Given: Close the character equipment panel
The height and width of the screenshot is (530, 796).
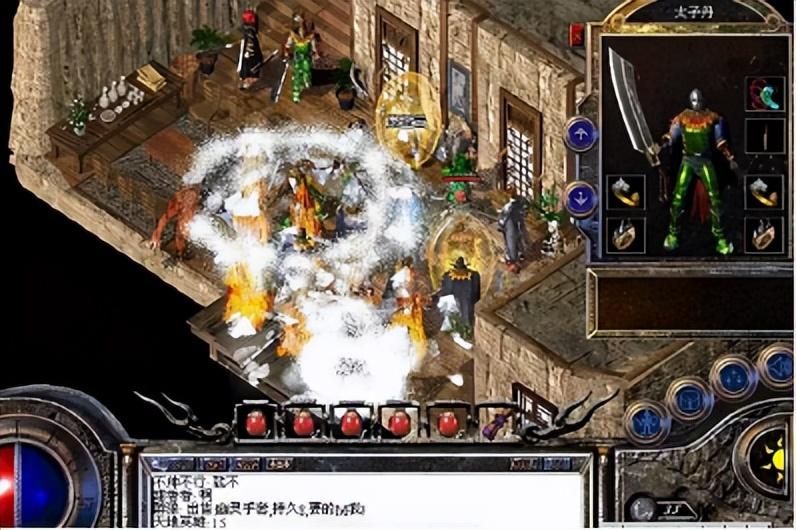Looking at the screenshot, I should (x=577, y=35).
